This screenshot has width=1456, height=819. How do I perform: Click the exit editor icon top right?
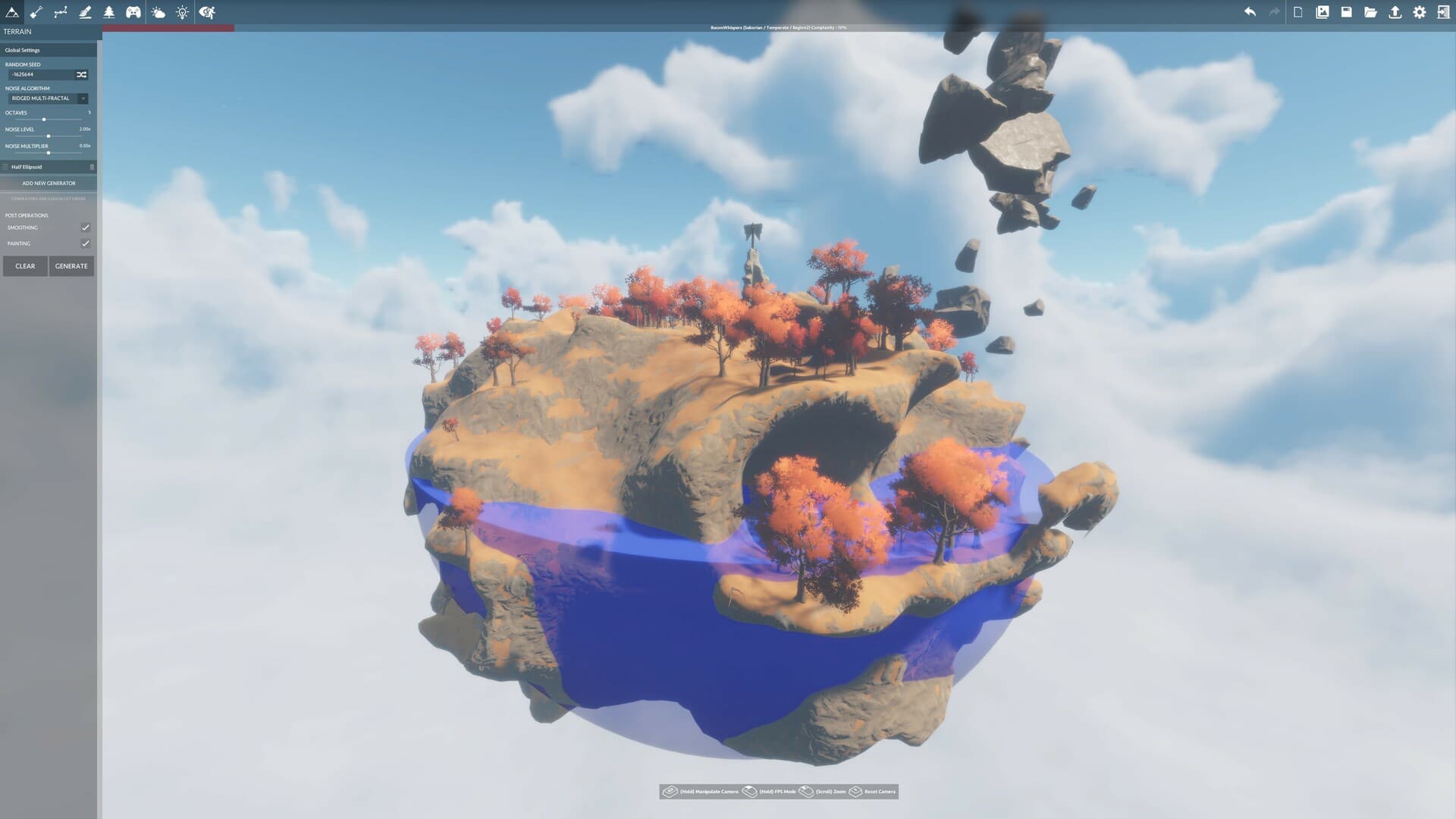coord(1445,12)
